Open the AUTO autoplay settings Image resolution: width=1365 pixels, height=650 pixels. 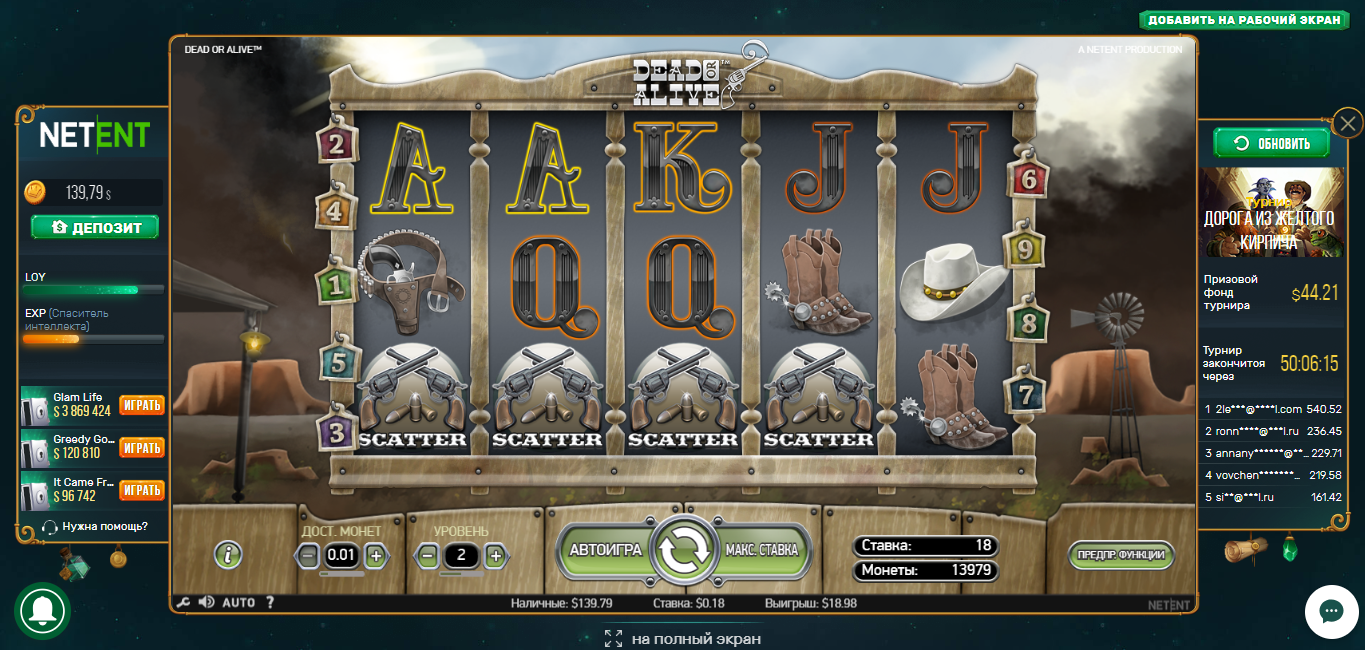click(238, 603)
